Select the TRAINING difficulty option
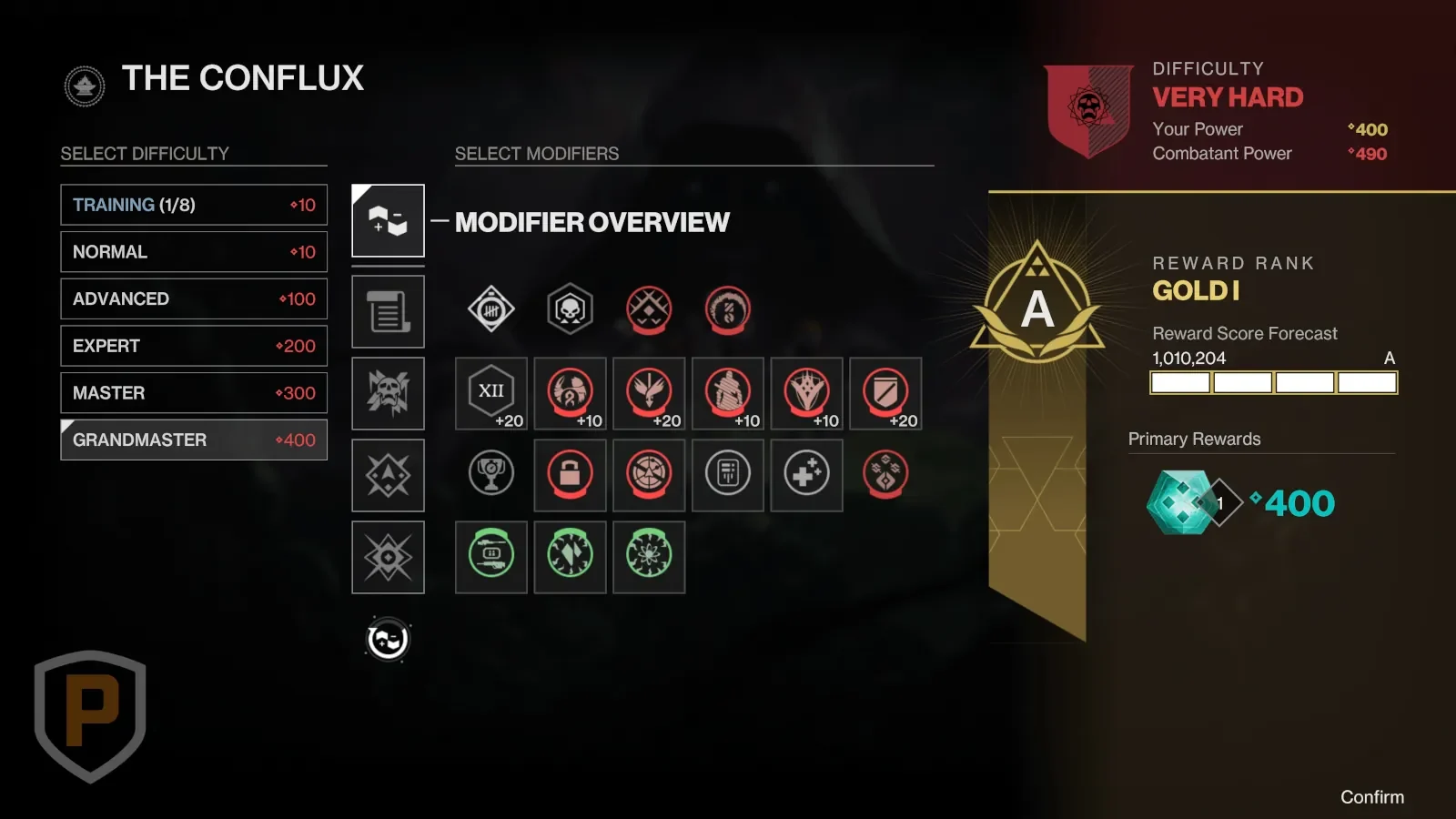Screen dimensions: 1456x819 (x=194, y=205)
